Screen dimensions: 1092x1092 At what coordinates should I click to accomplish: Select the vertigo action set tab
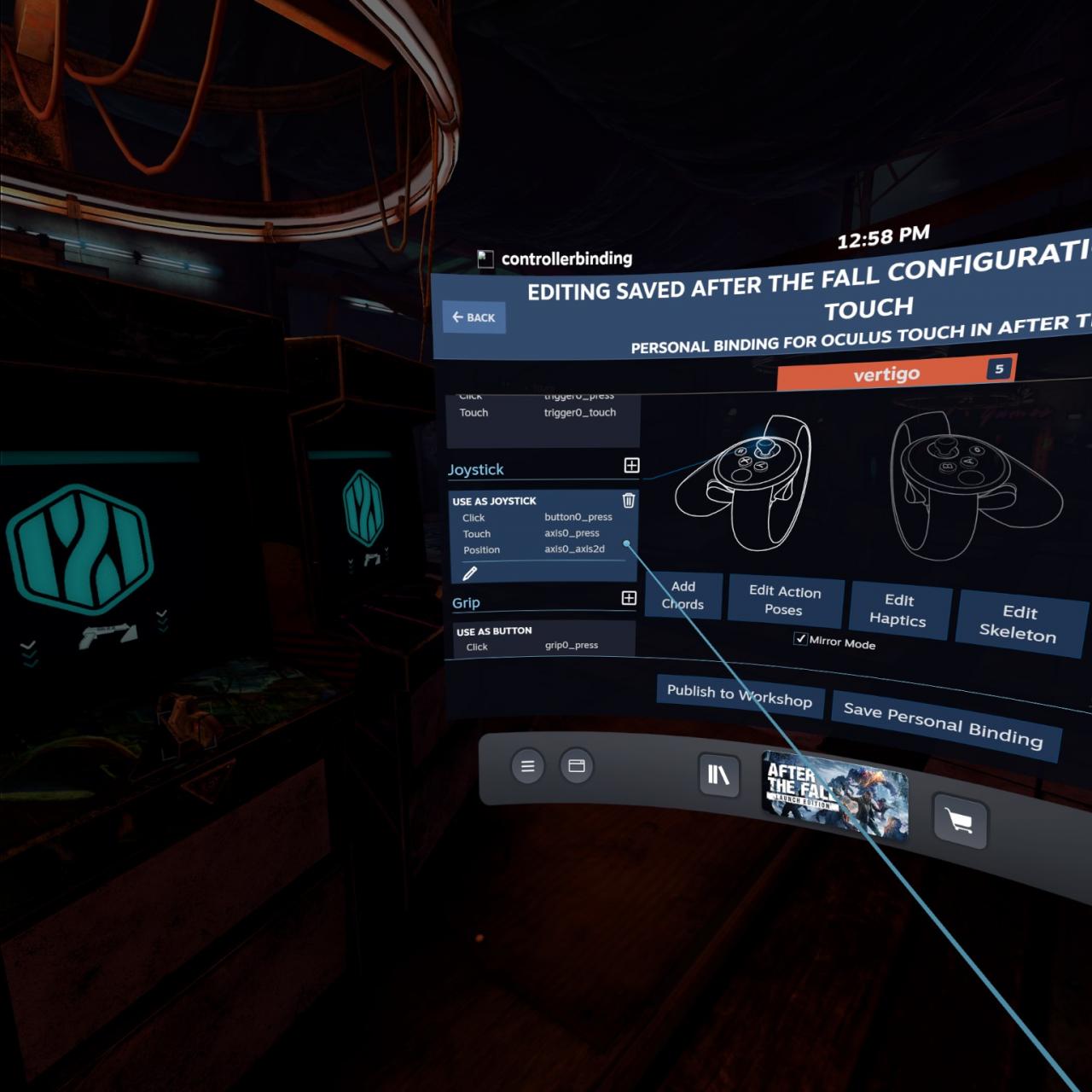pyautogui.click(x=887, y=374)
